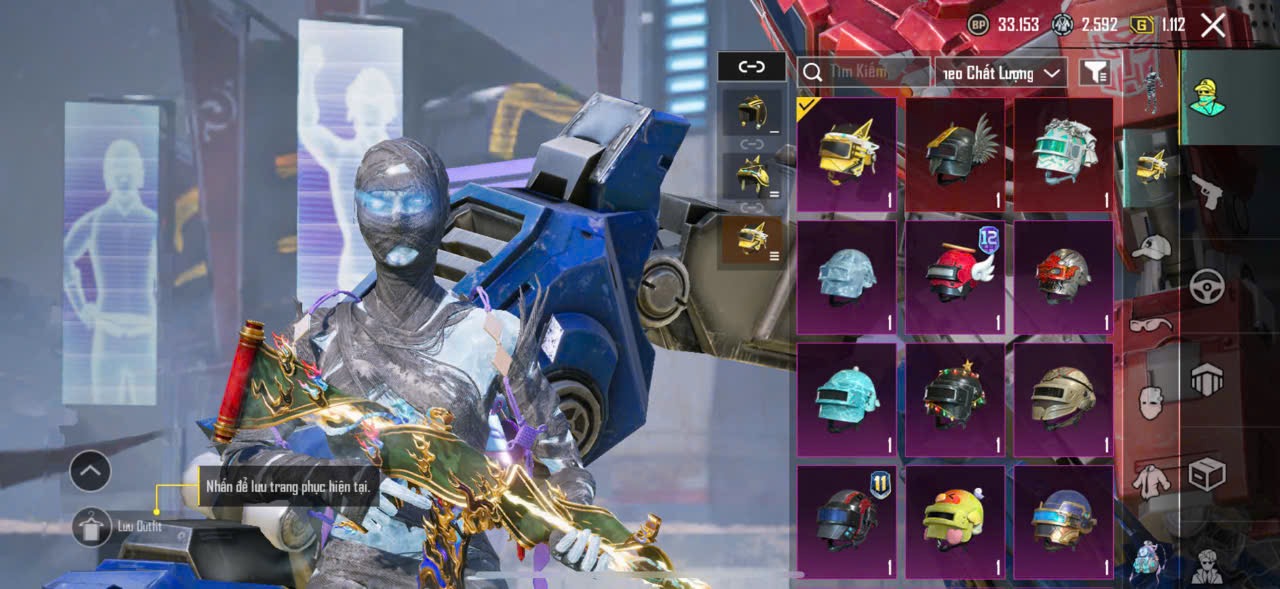This screenshot has height=589, width=1280.
Task: Pick the teal and white visor helmet
Action: (1063, 154)
